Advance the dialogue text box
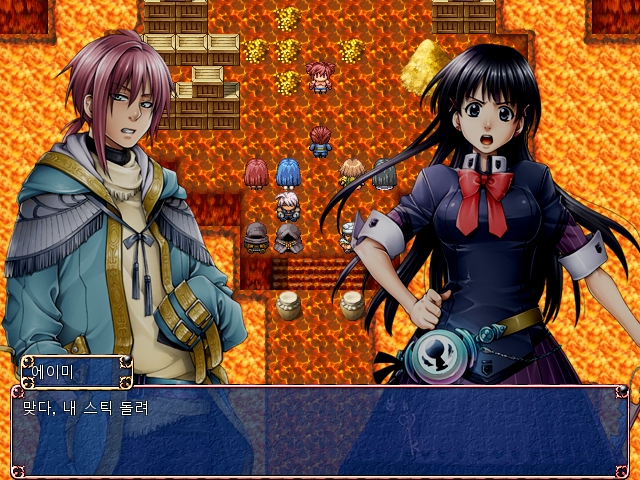Image resolution: width=640 pixels, height=480 pixels. [x=320, y=432]
